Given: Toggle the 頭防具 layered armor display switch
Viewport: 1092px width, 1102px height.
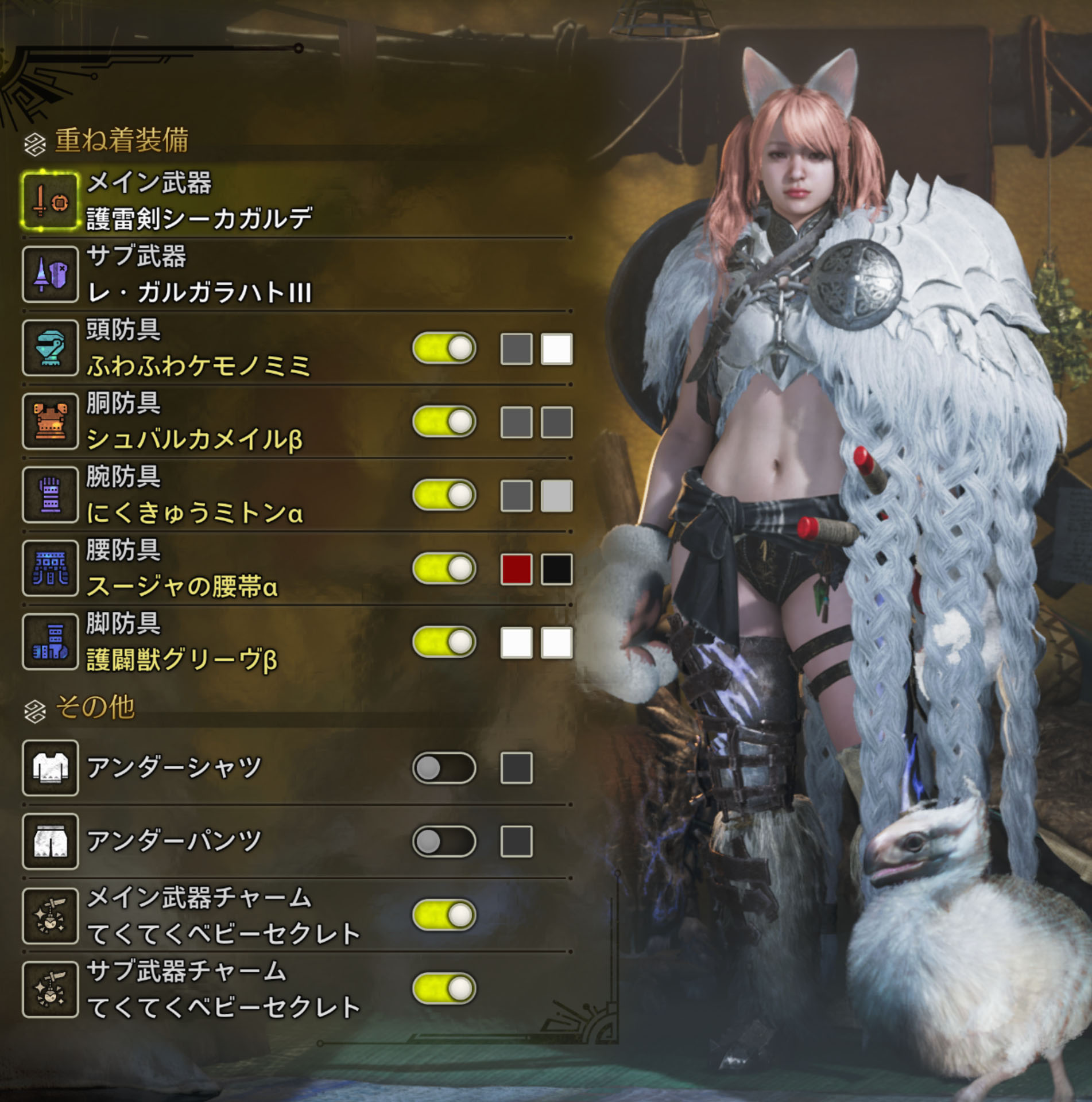Looking at the screenshot, I should (x=444, y=348).
